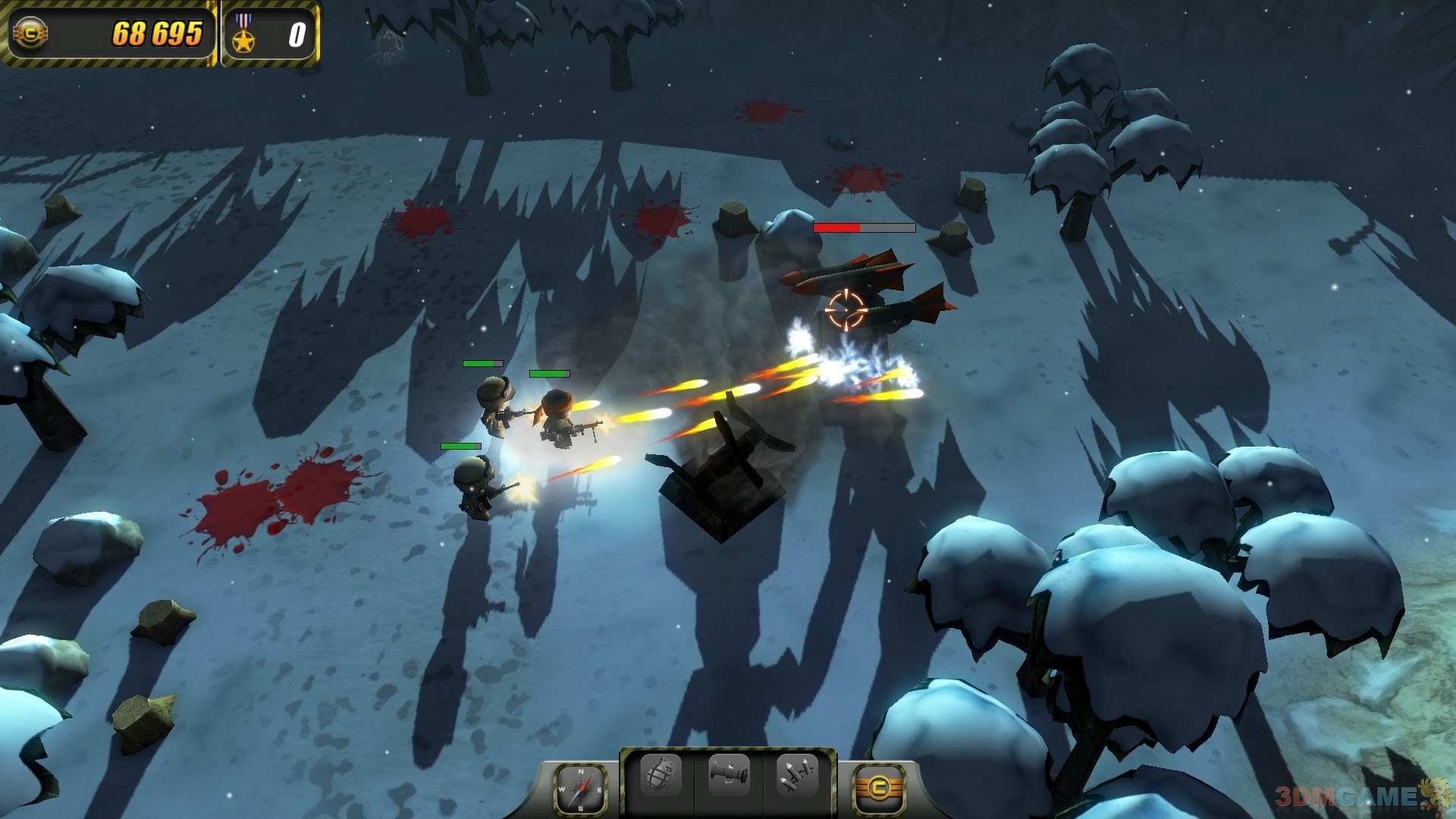Equip the rocket launcher bazooka
This screenshot has width=1456, height=819.
click(729, 776)
